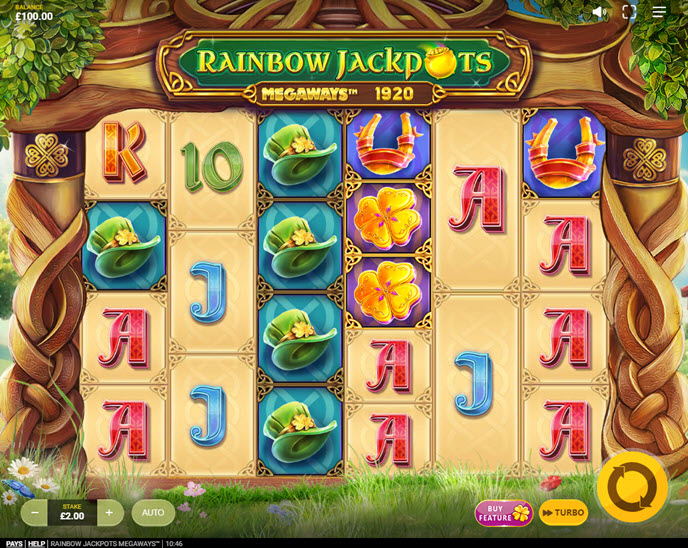Toggle Turbo spin mode
The image size is (688, 548).
(x=564, y=513)
